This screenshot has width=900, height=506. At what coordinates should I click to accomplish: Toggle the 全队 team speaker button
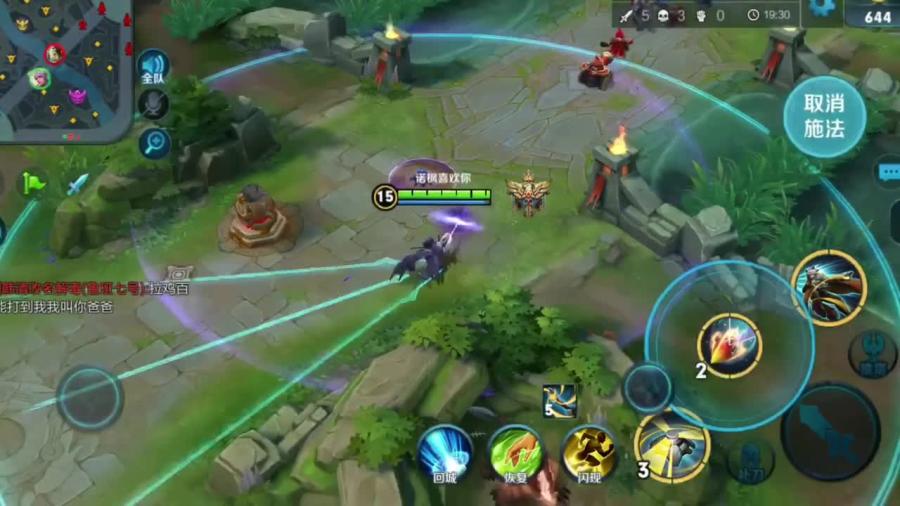click(x=153, y=67)
